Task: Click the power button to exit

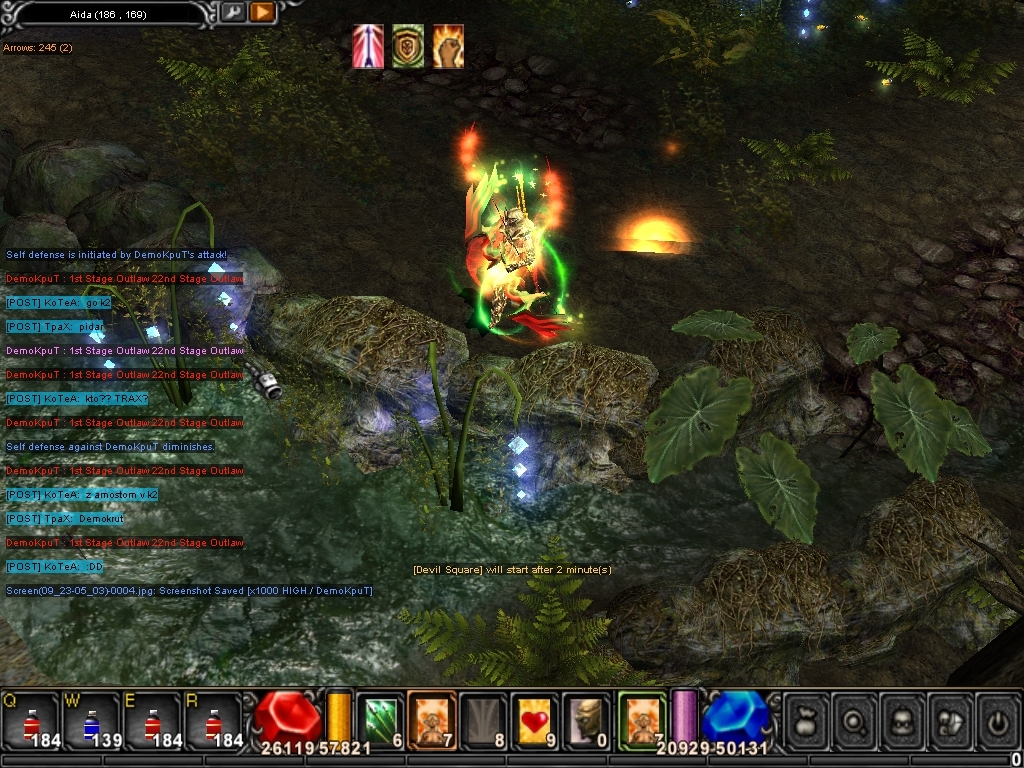Action: click(x=997, y=720)
